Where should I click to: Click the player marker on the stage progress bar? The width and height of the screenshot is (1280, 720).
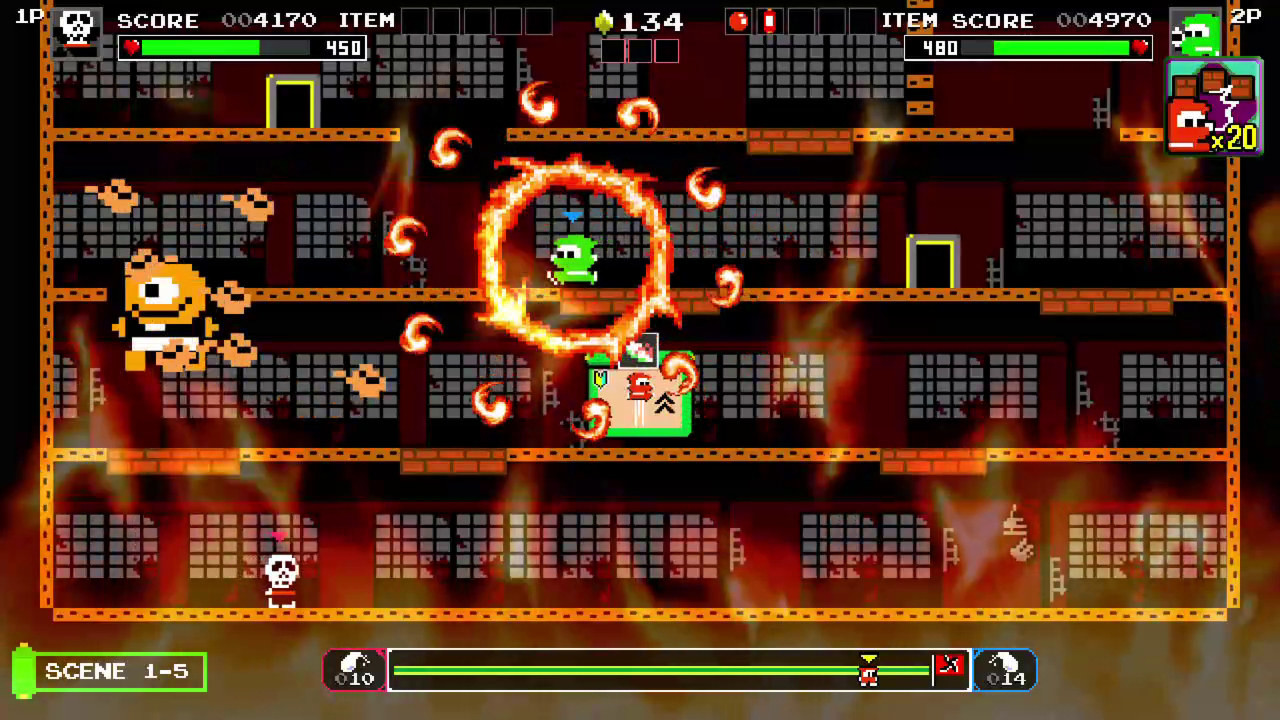867,670
